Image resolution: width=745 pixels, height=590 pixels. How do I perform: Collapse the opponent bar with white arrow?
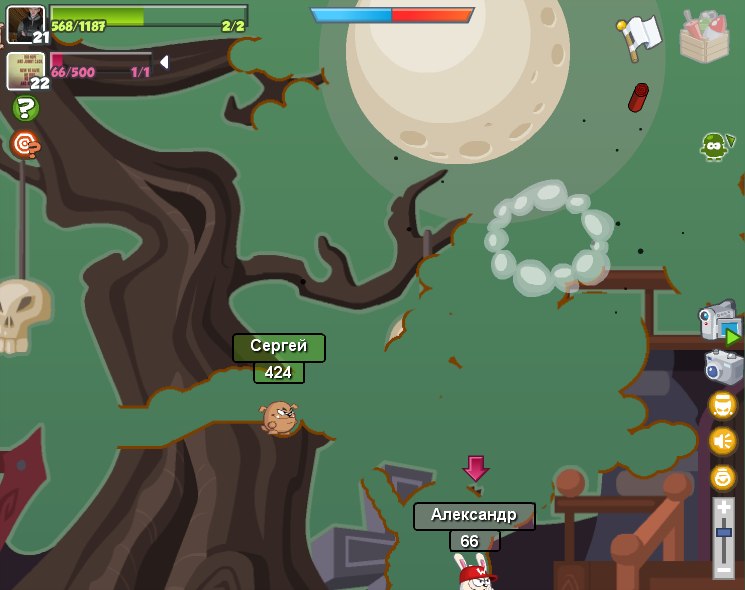click(x=163, y=62)
